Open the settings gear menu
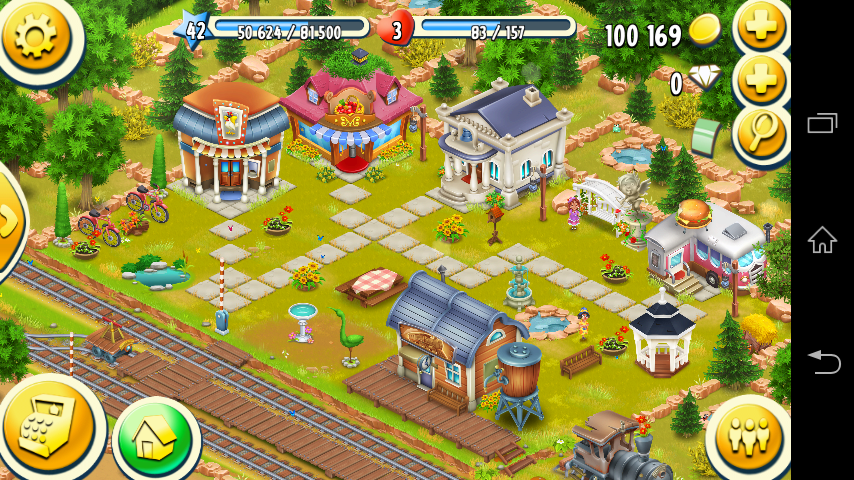This screenshot has width=854, height=480. point(35,35)
